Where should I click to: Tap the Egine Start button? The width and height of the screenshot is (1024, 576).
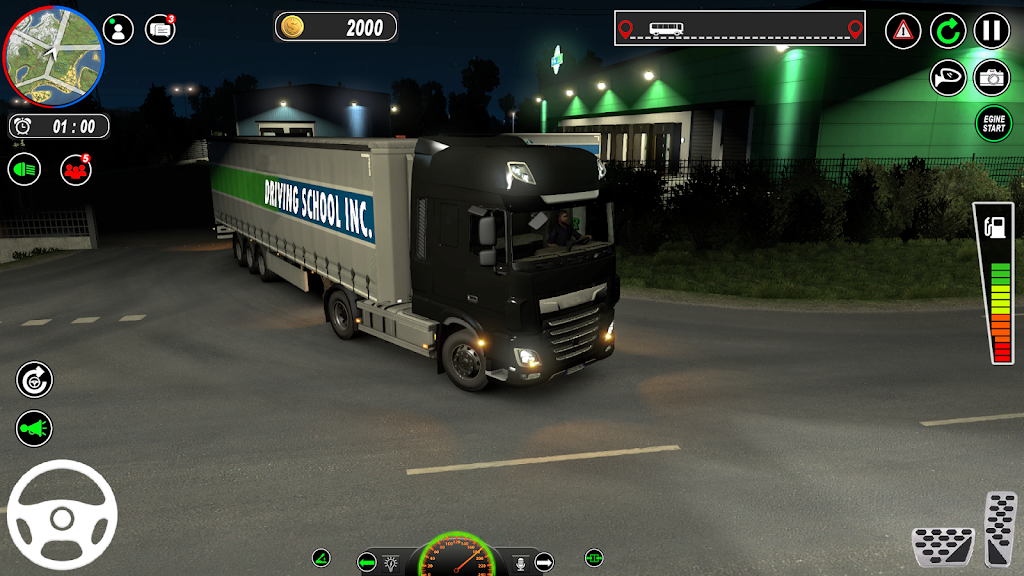click(x=993, y=124)
